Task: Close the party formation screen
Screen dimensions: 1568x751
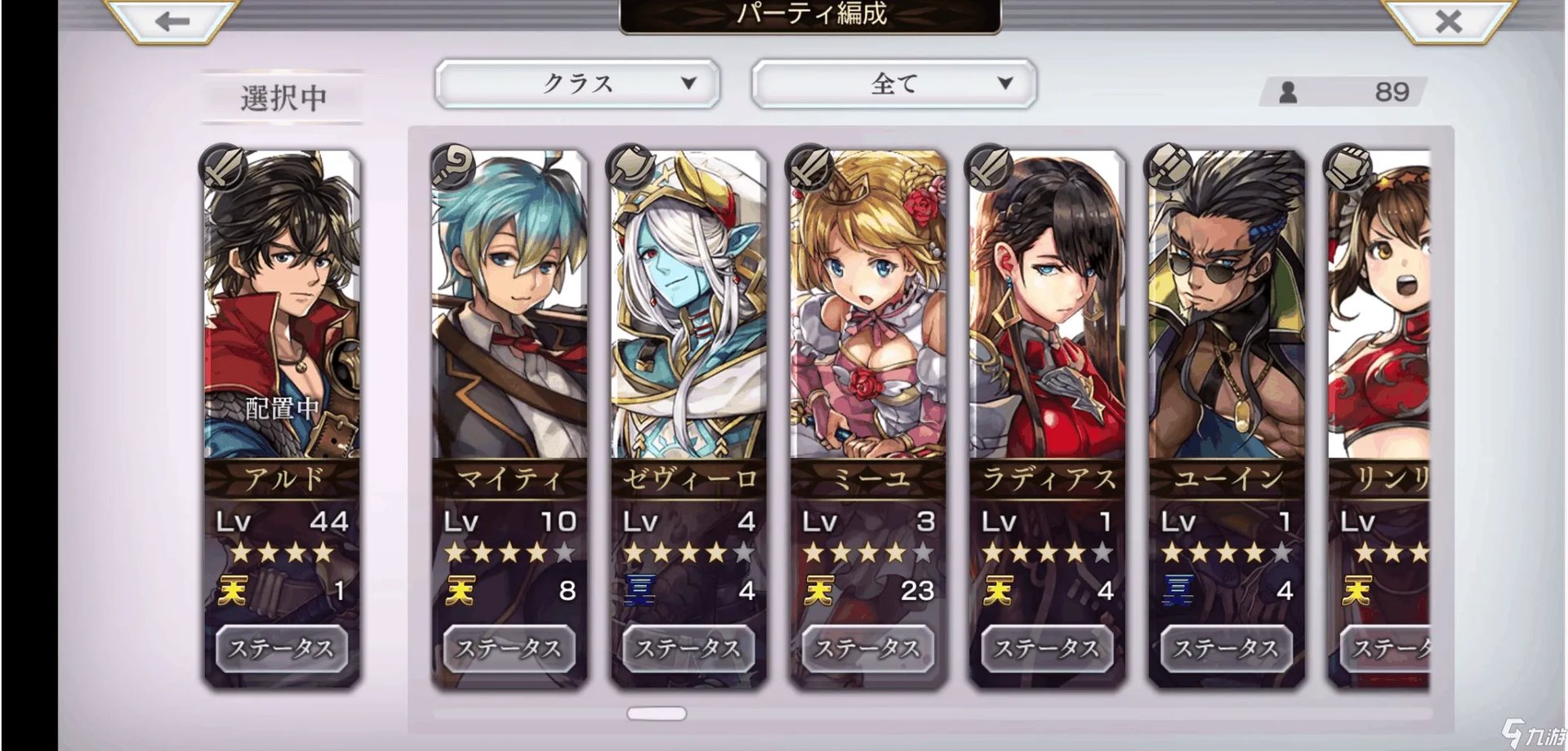Action: click(1448, 20)
